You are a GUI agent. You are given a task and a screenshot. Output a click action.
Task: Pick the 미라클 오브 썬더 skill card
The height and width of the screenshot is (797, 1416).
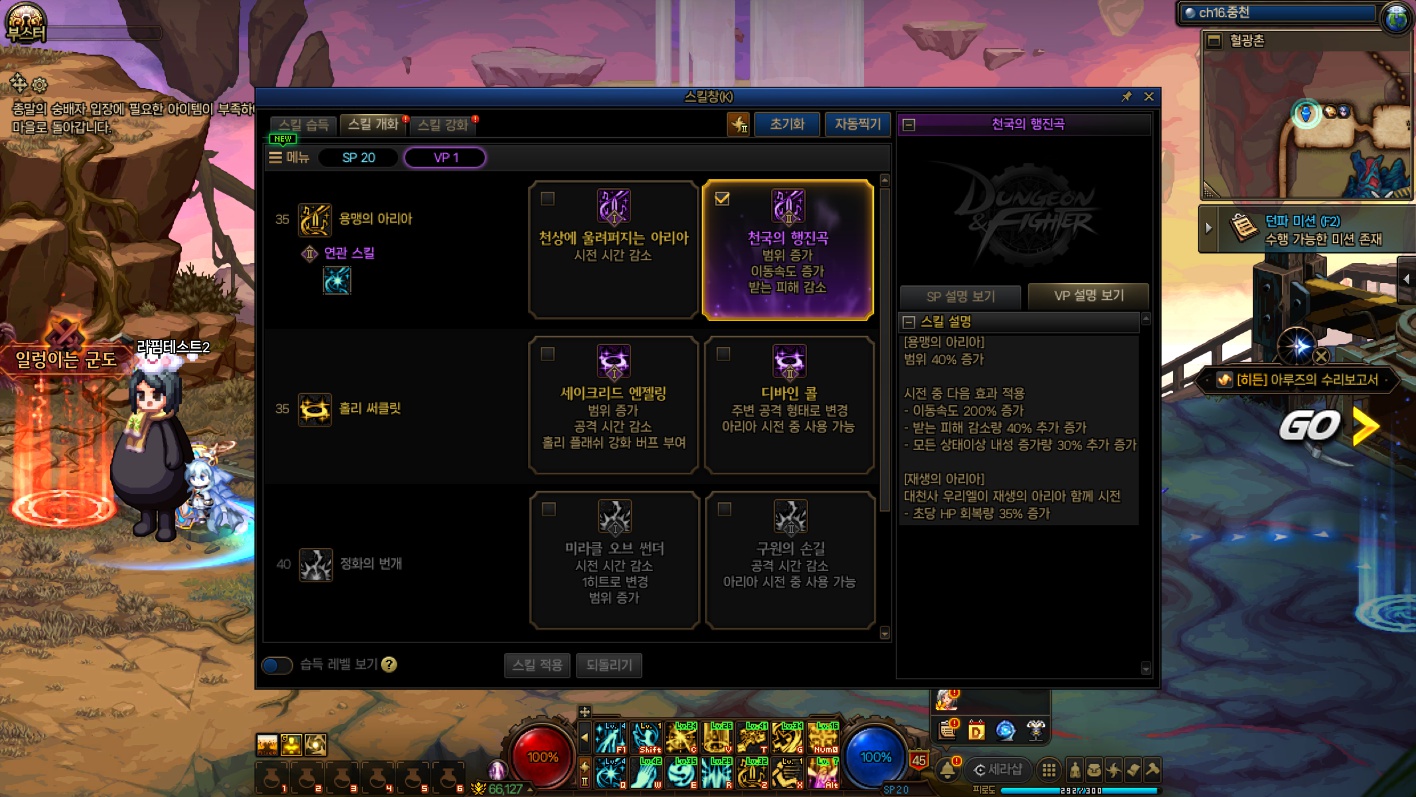(614, 560)
